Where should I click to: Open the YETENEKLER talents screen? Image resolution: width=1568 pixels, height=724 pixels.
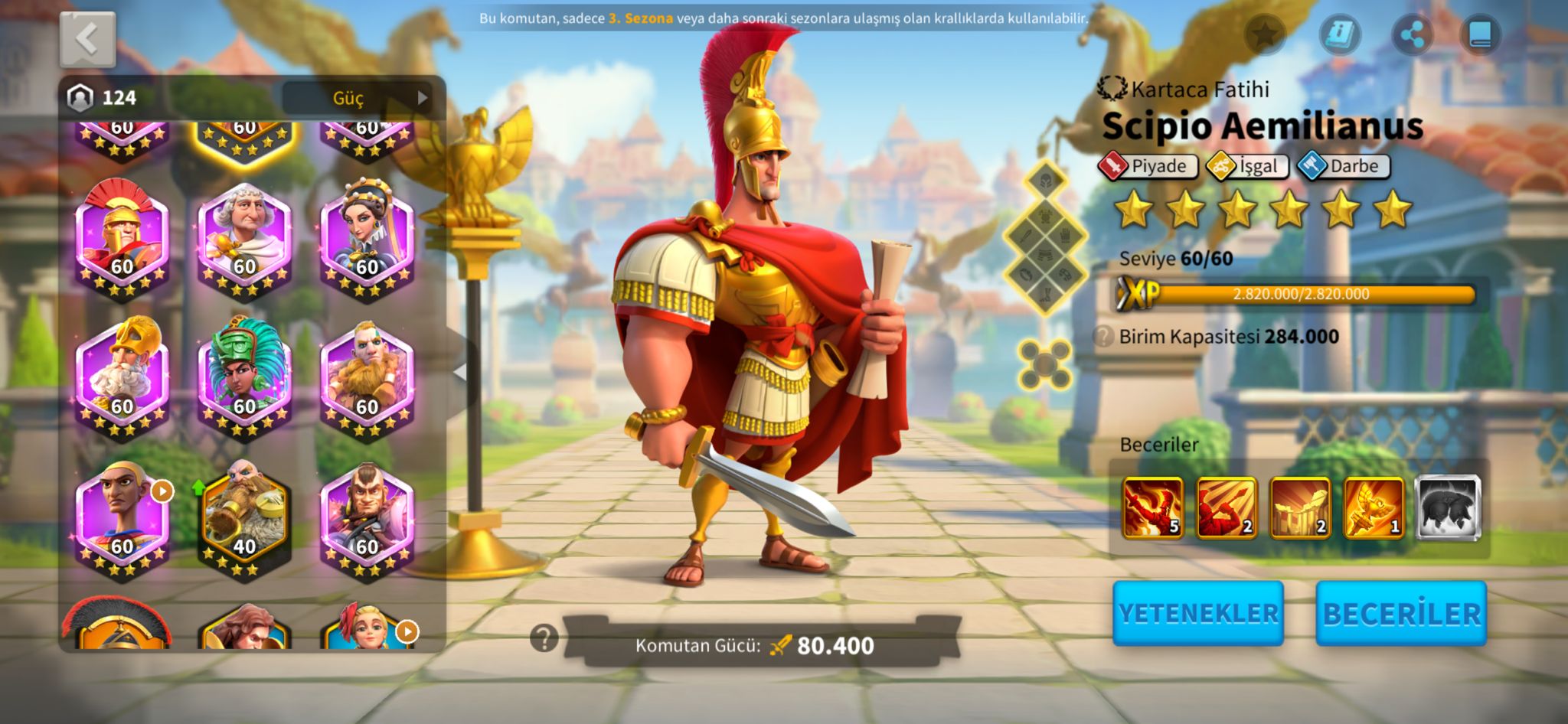point(1197,613)
